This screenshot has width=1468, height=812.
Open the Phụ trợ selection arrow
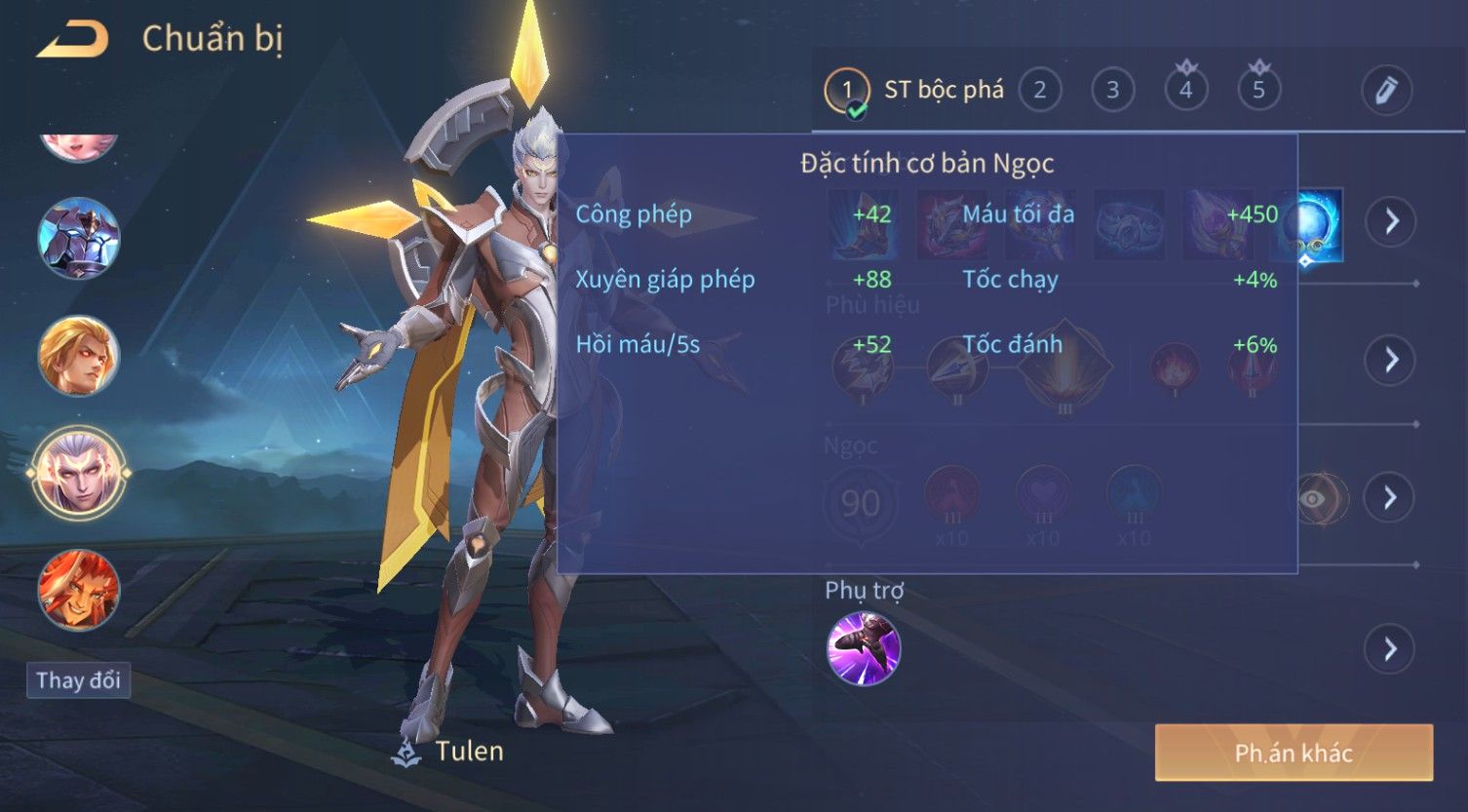pos(1390,648)
